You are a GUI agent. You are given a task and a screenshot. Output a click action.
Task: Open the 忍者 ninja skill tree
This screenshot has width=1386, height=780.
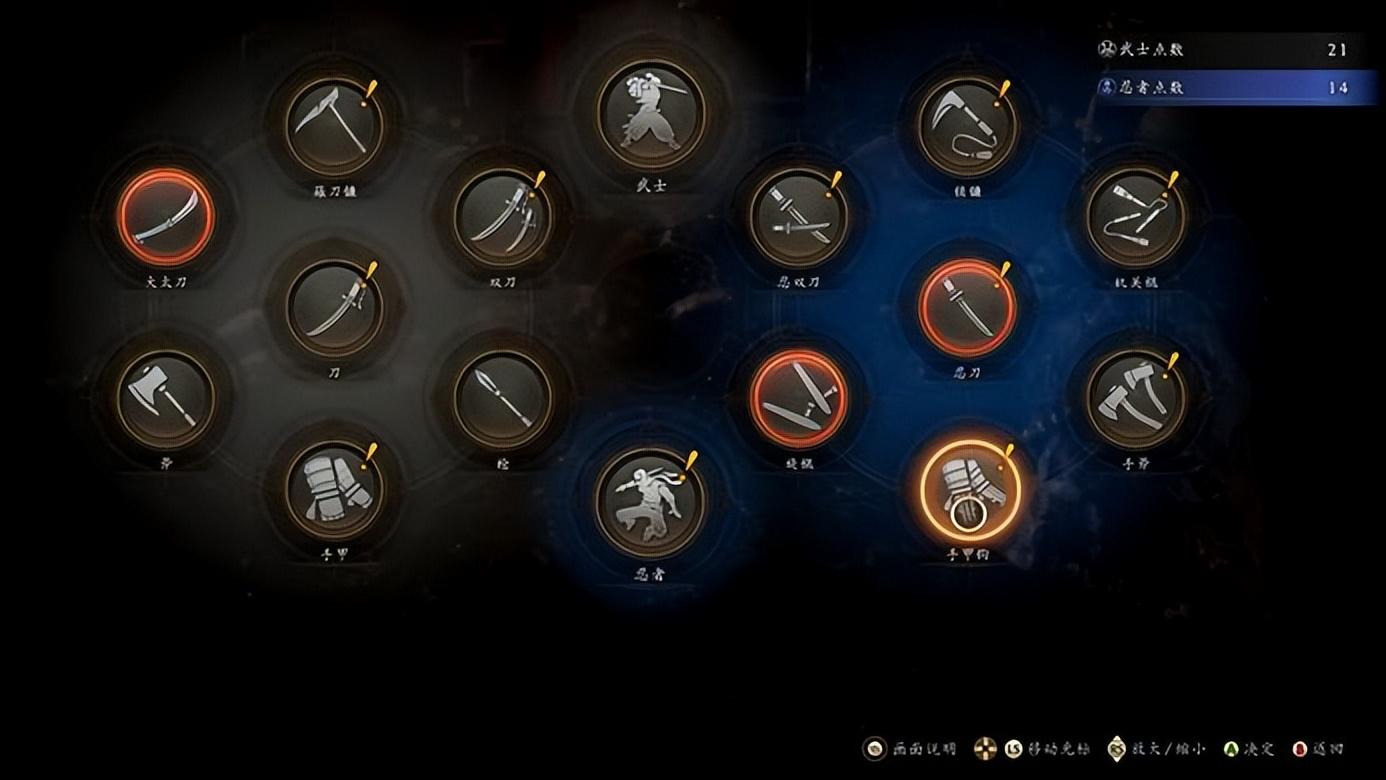(650, 500)
